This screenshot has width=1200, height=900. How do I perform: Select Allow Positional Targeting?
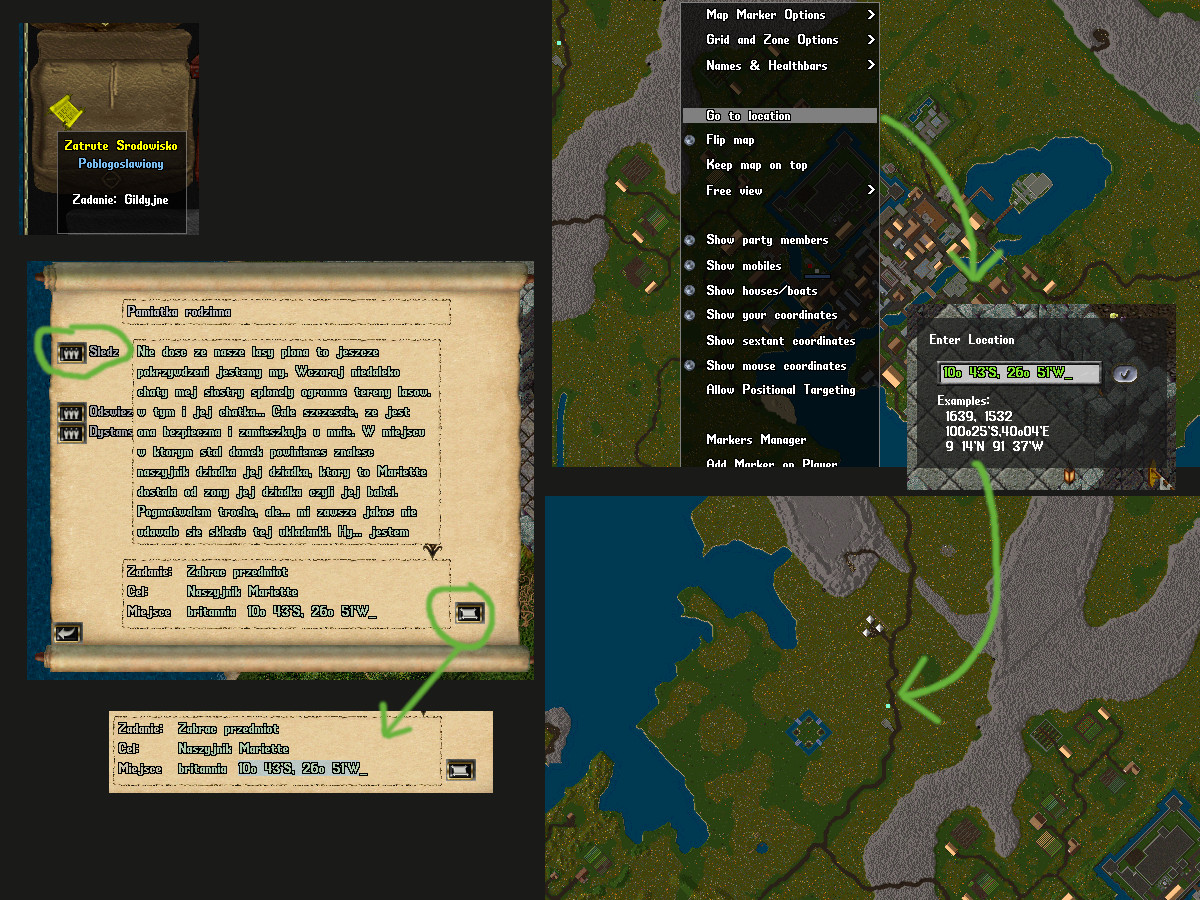pos(780,390)
